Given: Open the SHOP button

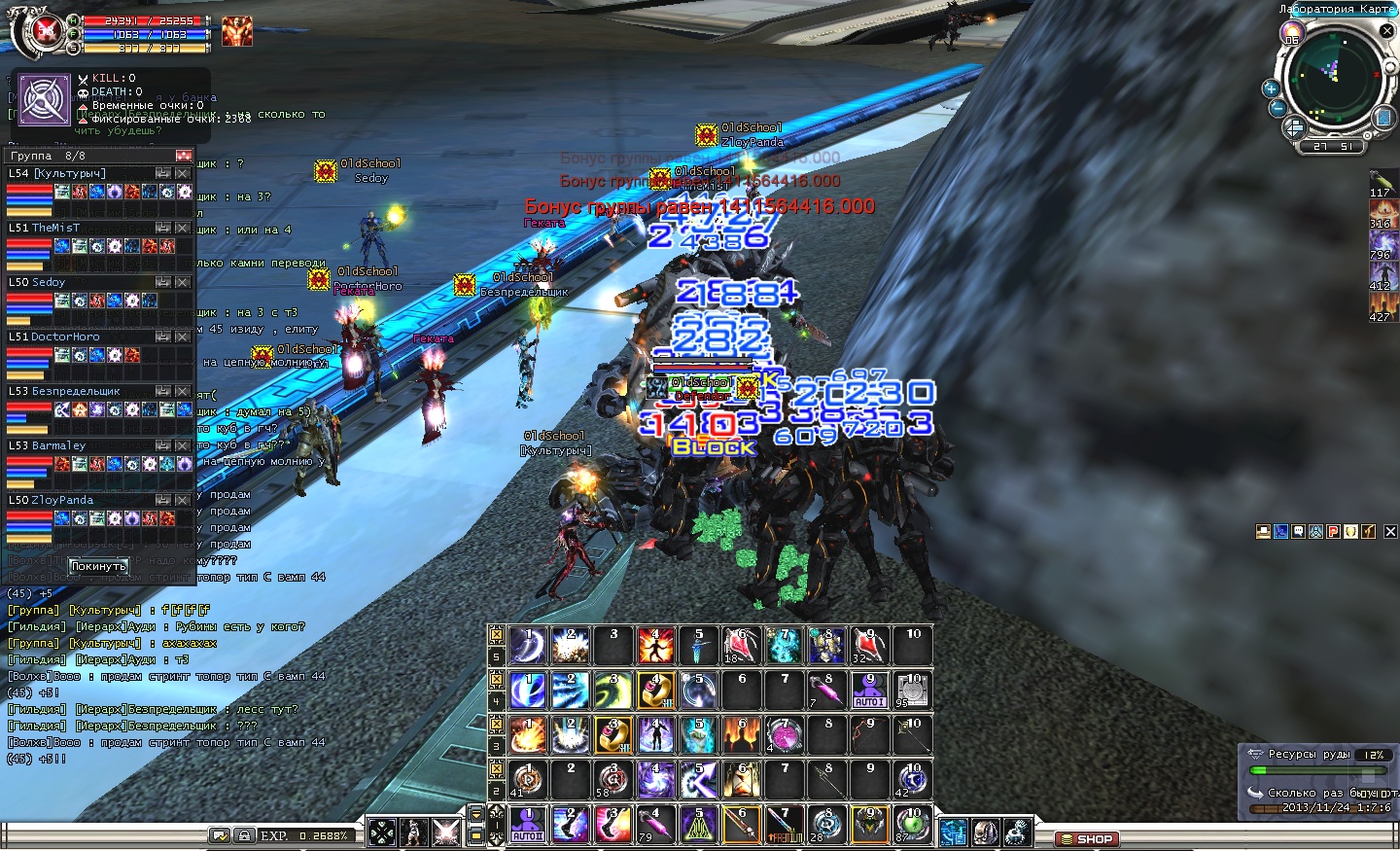Looking at the screenshot, I should [1087, 838].
